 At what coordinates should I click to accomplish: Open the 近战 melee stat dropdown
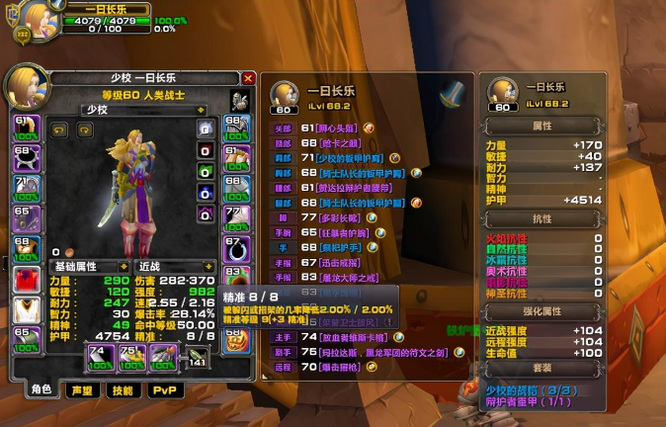(x=173, y=267)
